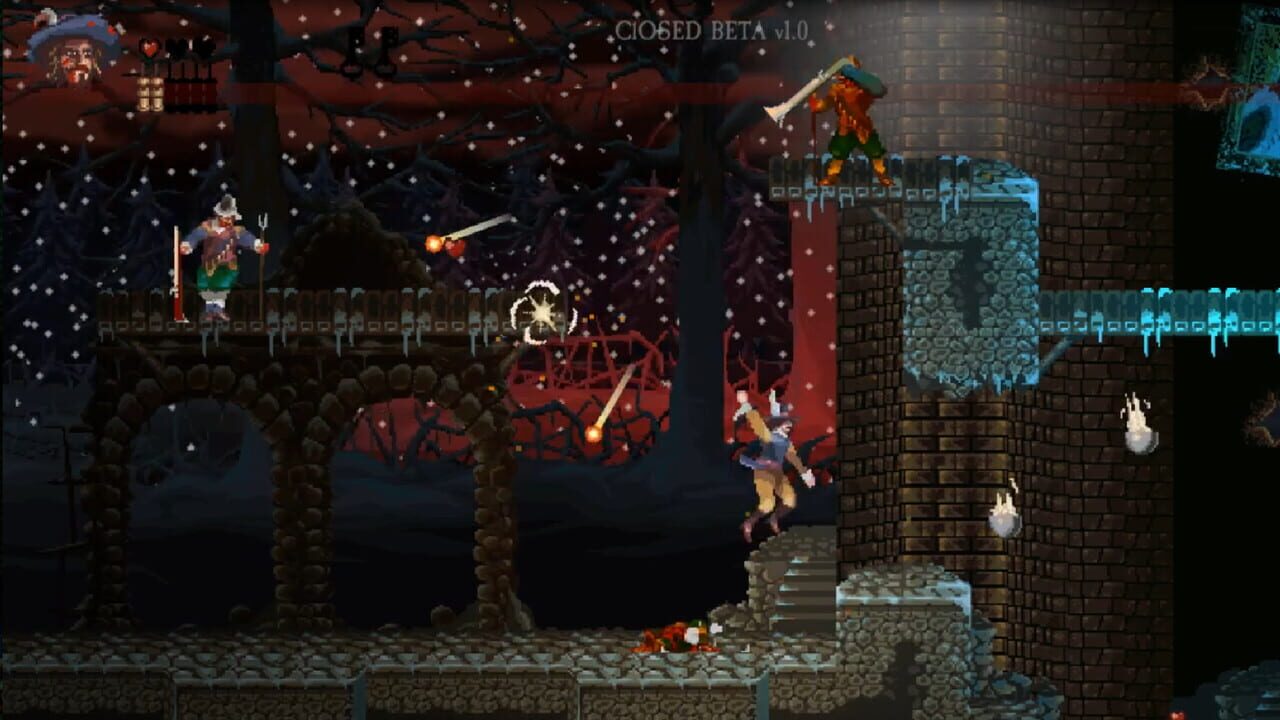The image size is (1280, 720).
Task: Click the second empty heart icon
Action: [x=203, y=45]
